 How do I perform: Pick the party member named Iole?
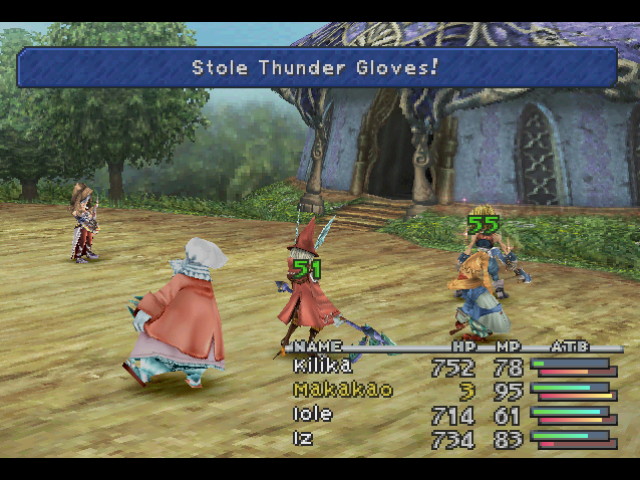[313, 414]
